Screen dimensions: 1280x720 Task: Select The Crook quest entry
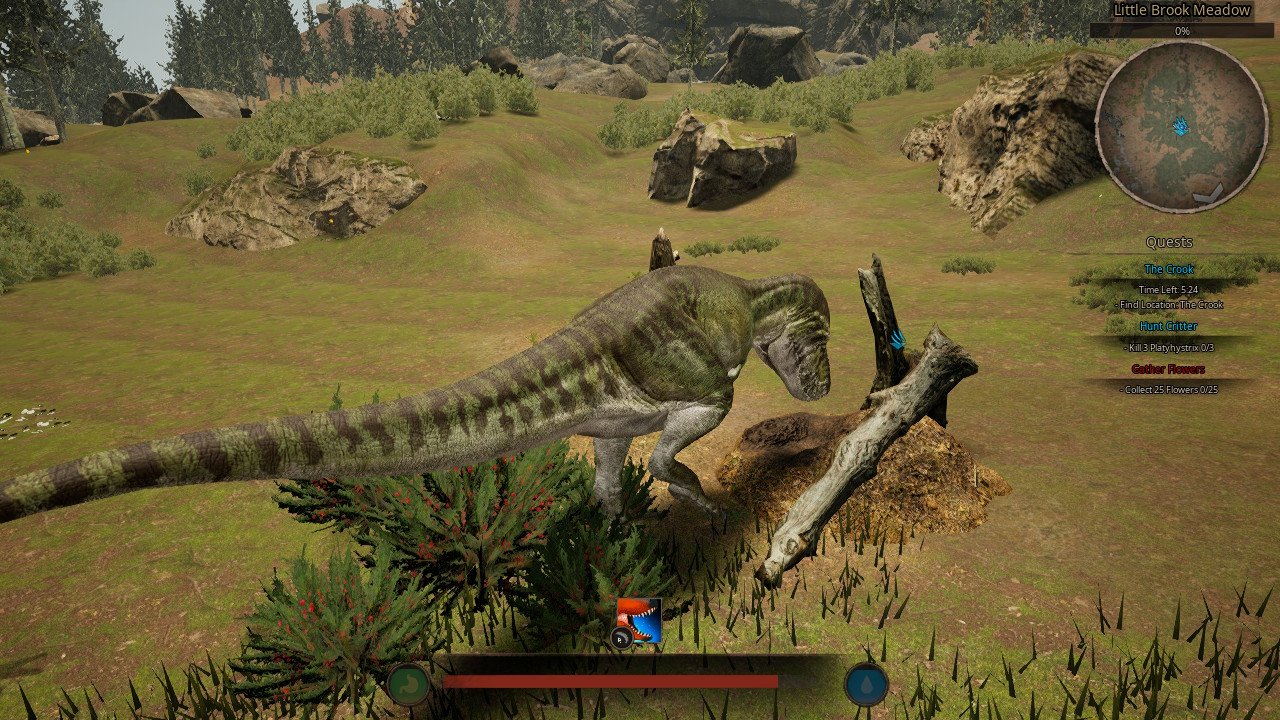click(x=1168, y=269)
